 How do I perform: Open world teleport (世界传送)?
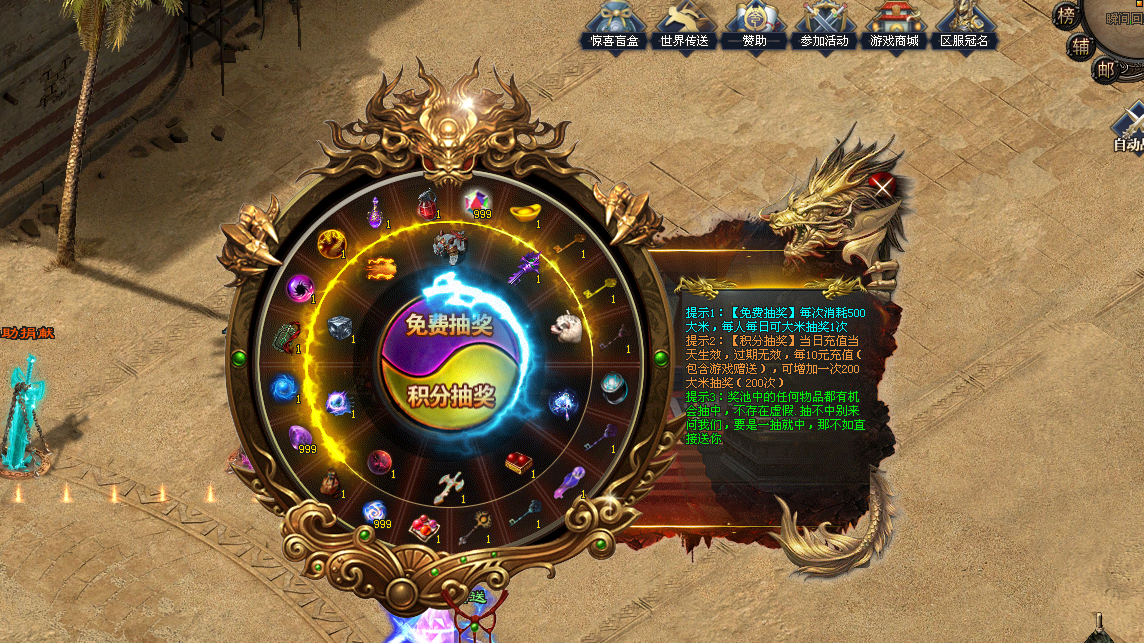(x=685, y=25)
